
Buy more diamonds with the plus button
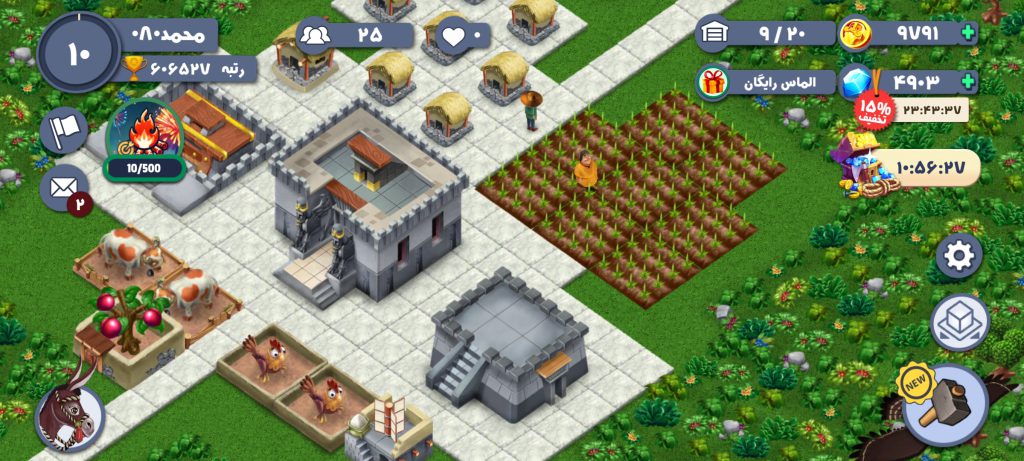(967, 82)
